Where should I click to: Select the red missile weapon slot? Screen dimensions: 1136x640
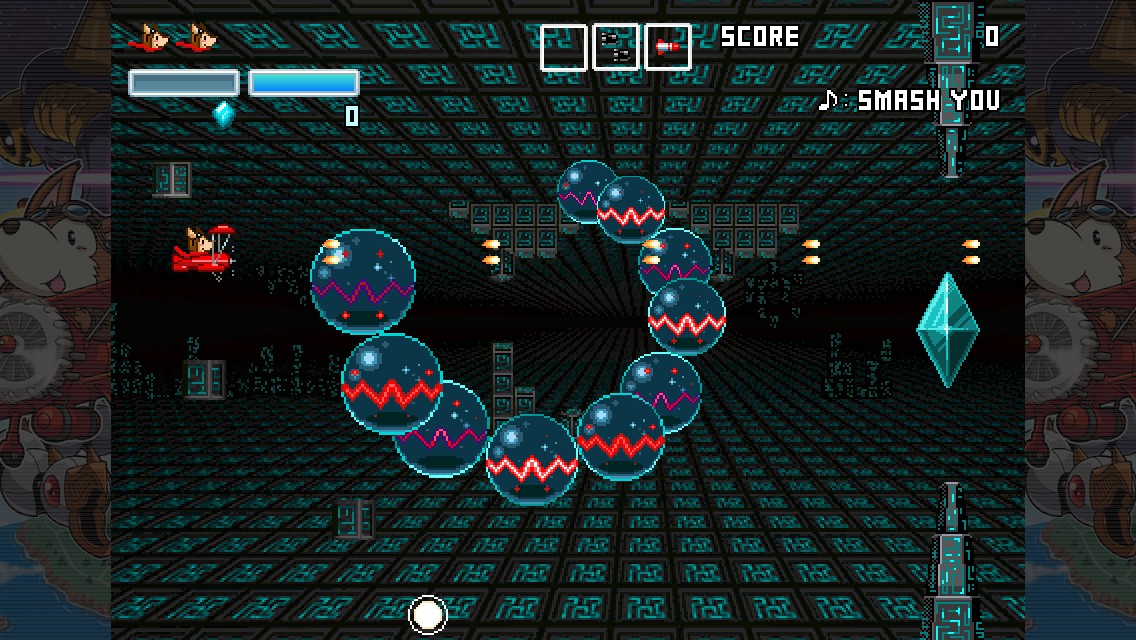[667, 47]
